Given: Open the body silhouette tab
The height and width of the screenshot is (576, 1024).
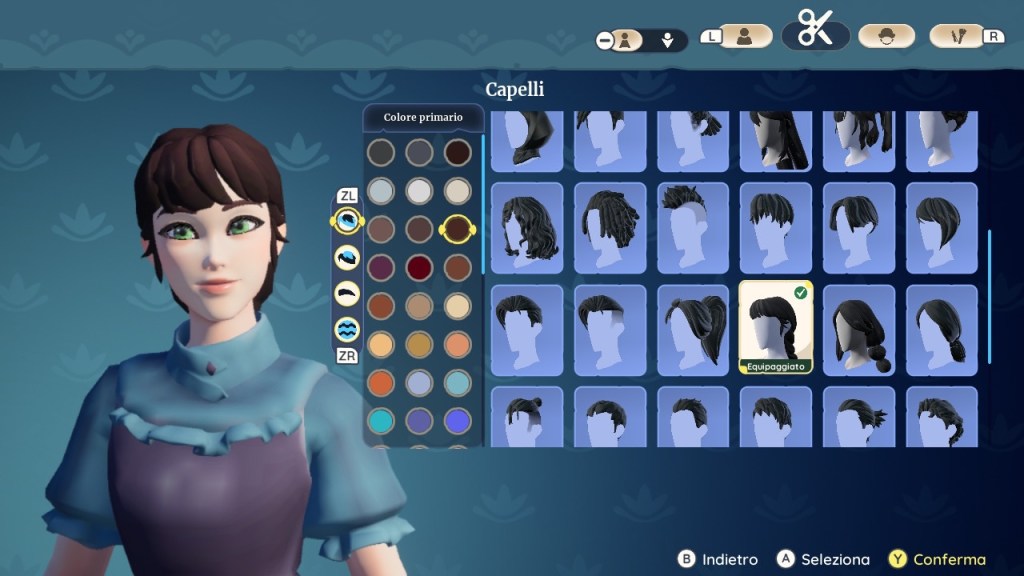Looking at the screenshot, I should (744, 37).
